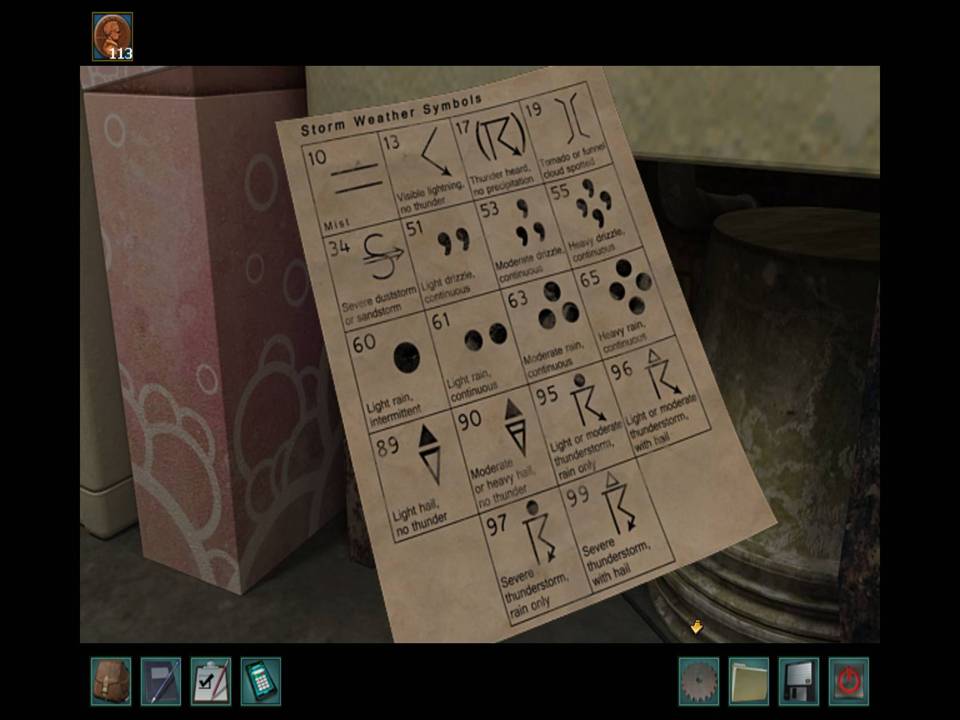Show the clipboard checklist of tasks
The image size is (960, 720).
(211, 681)
